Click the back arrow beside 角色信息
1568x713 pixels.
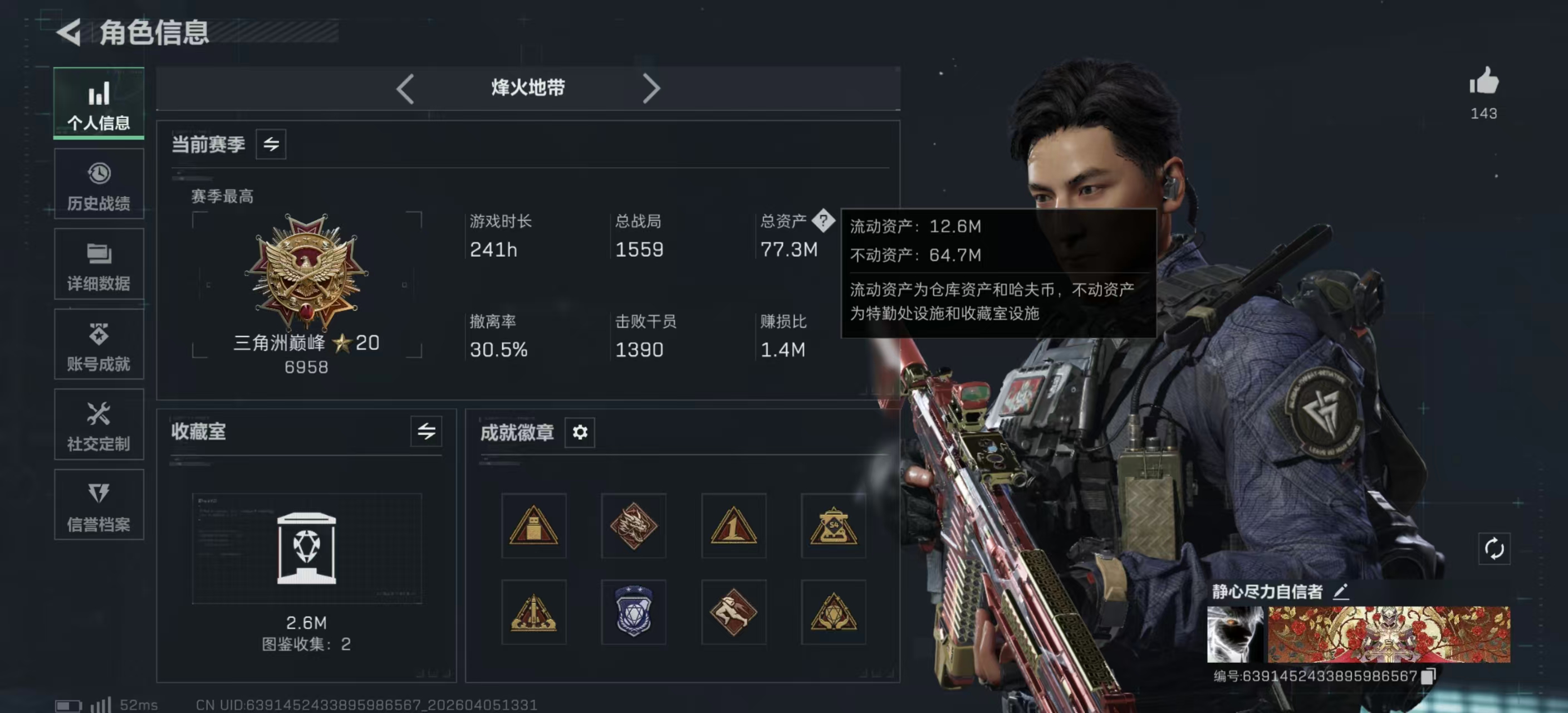pyautogui.click(x=69, y=33)
